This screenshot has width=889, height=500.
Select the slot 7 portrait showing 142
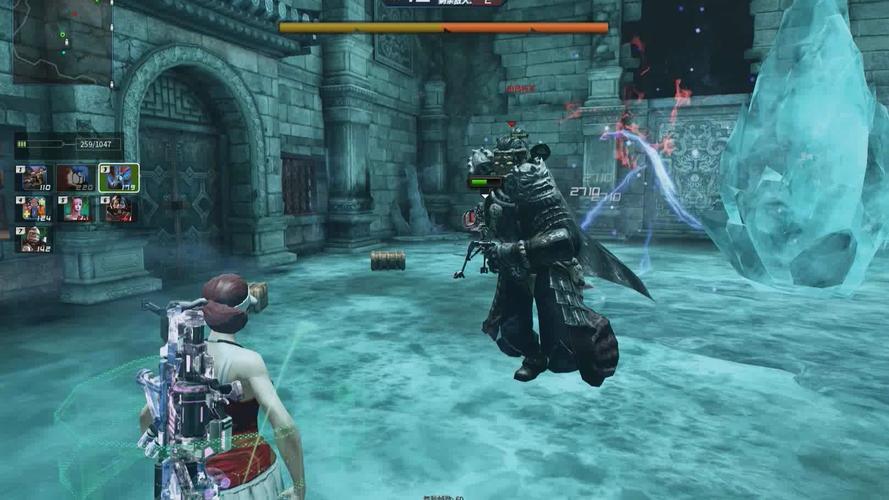(34, 239)
